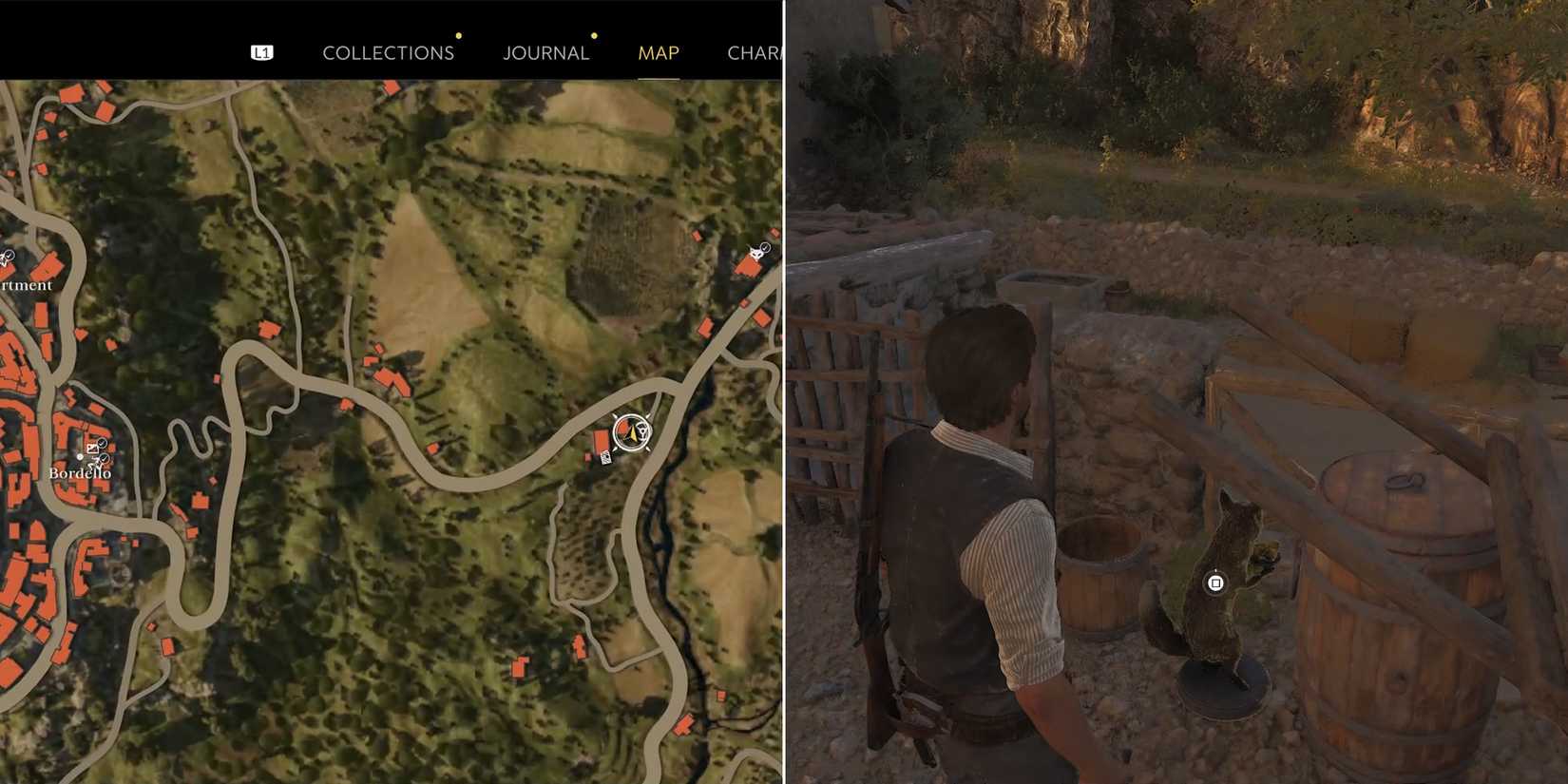Viewport: 1568px width, 784px height.
Task: Open the JOURNAL tab
Action: 545,53
